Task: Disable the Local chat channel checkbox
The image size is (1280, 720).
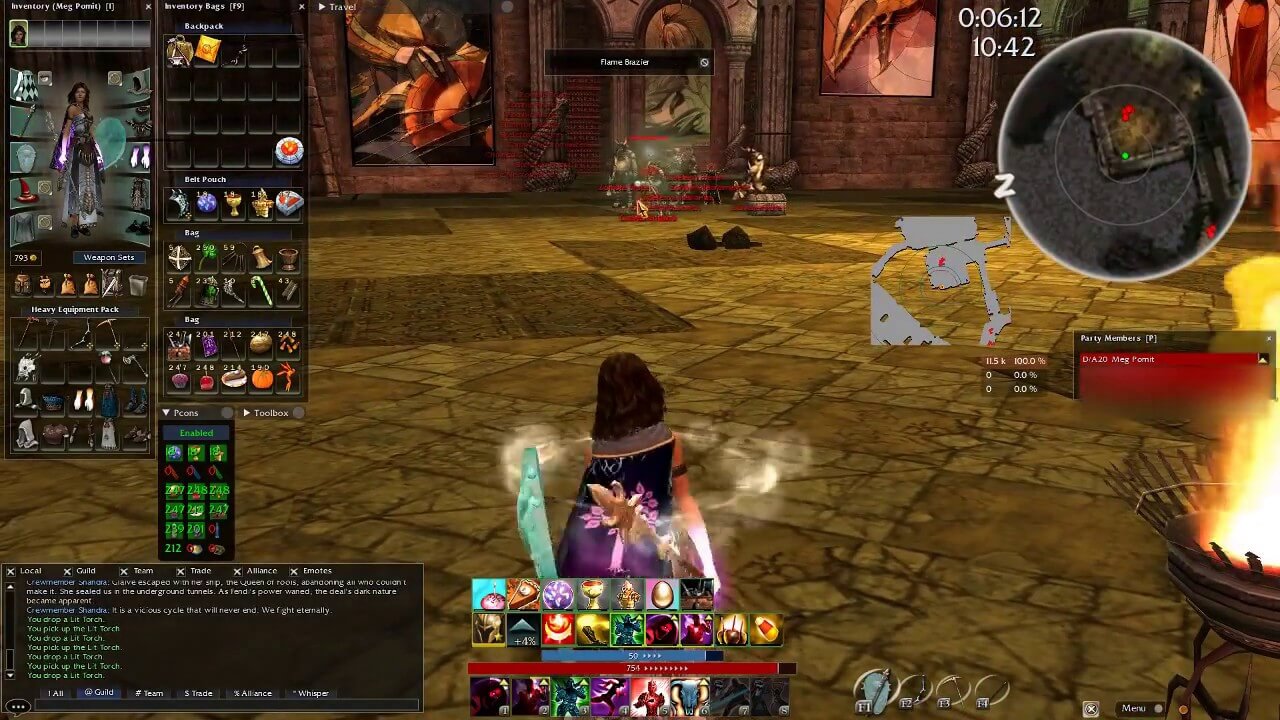Action: pos(11,570)
